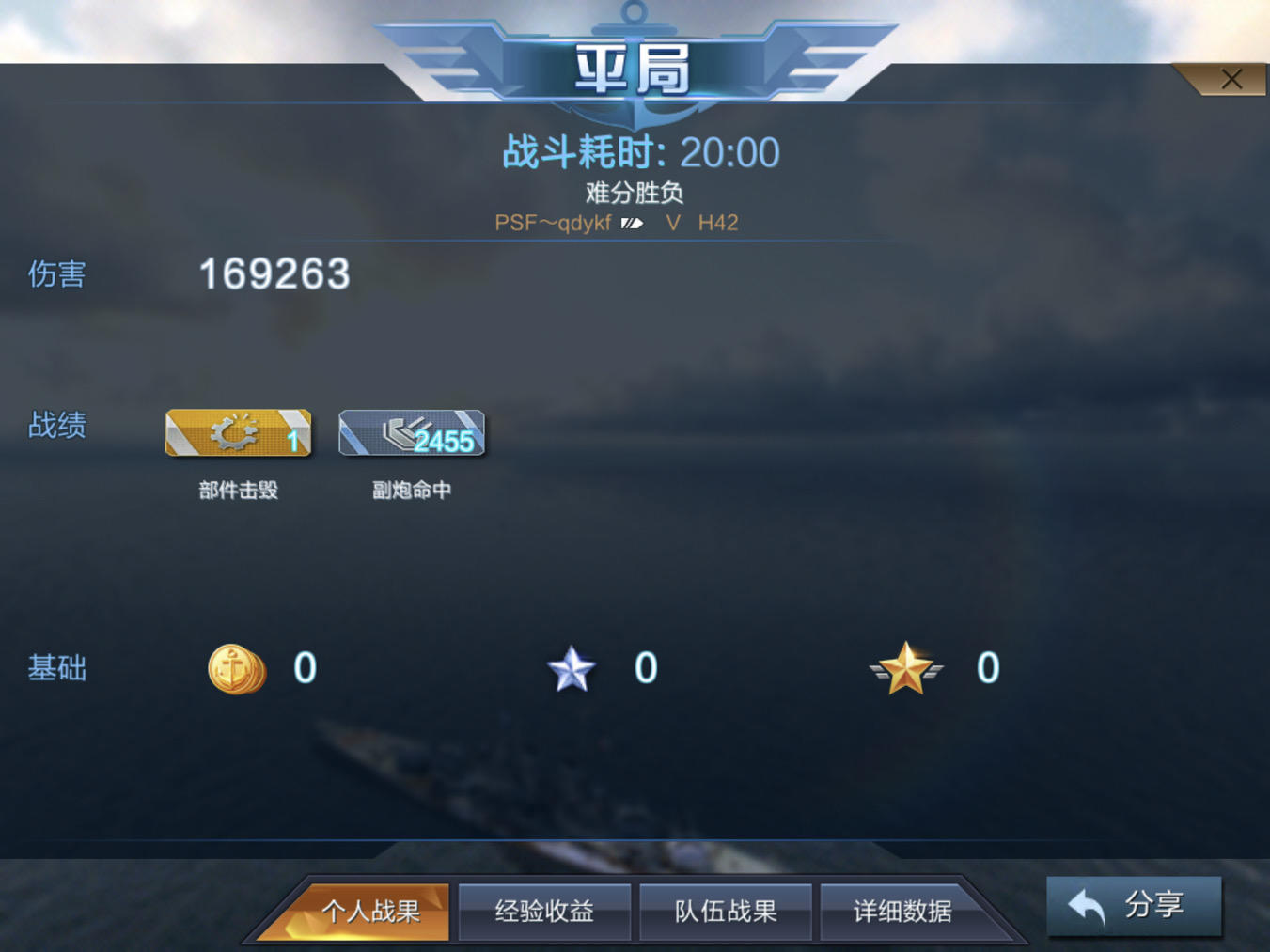Screen dimensions: 1270x952
Task: Click the 部件击毁 achievement badge icon
Action: point(237,434)
